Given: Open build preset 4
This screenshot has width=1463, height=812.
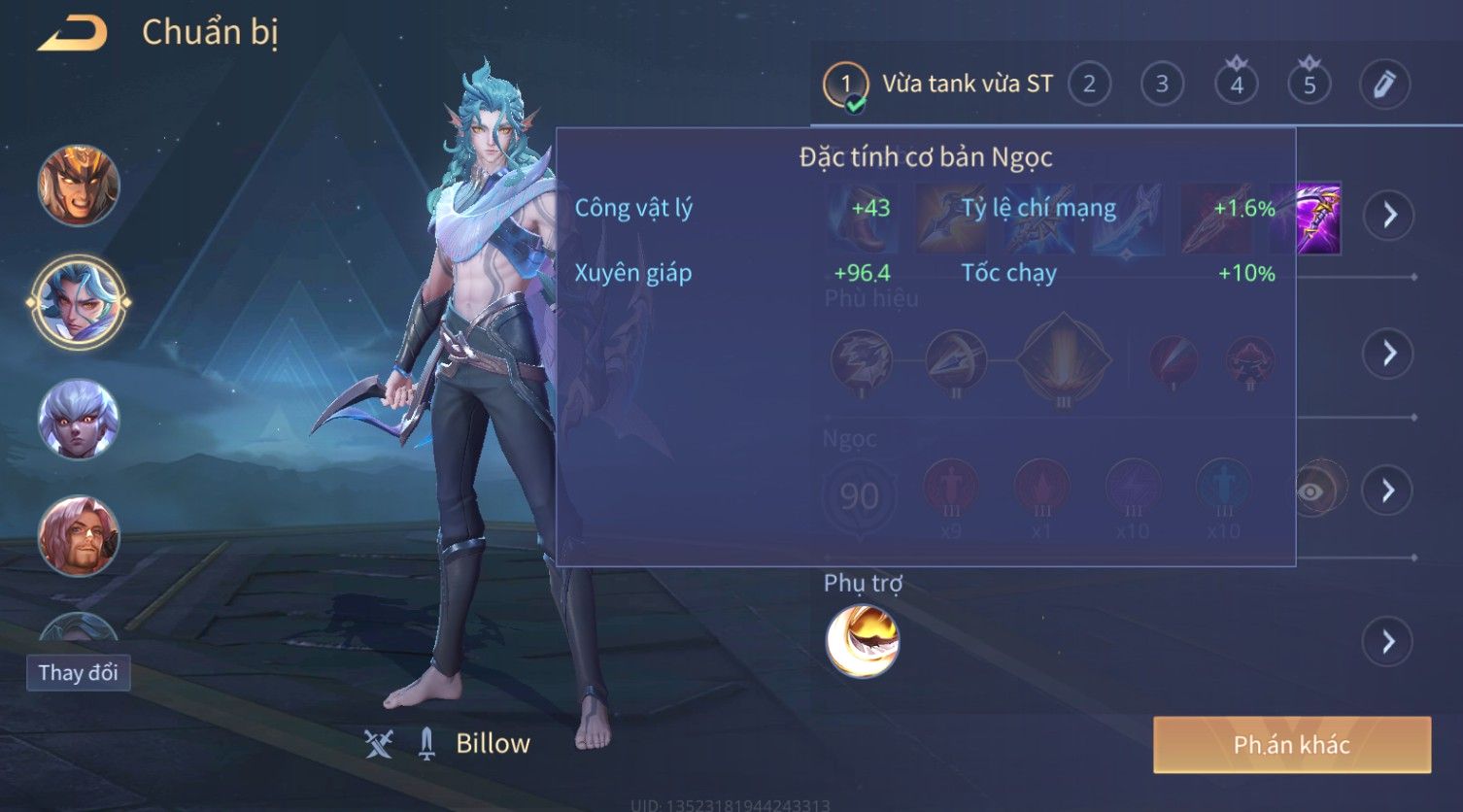Looking at the screenshot, I should 1236,85.
